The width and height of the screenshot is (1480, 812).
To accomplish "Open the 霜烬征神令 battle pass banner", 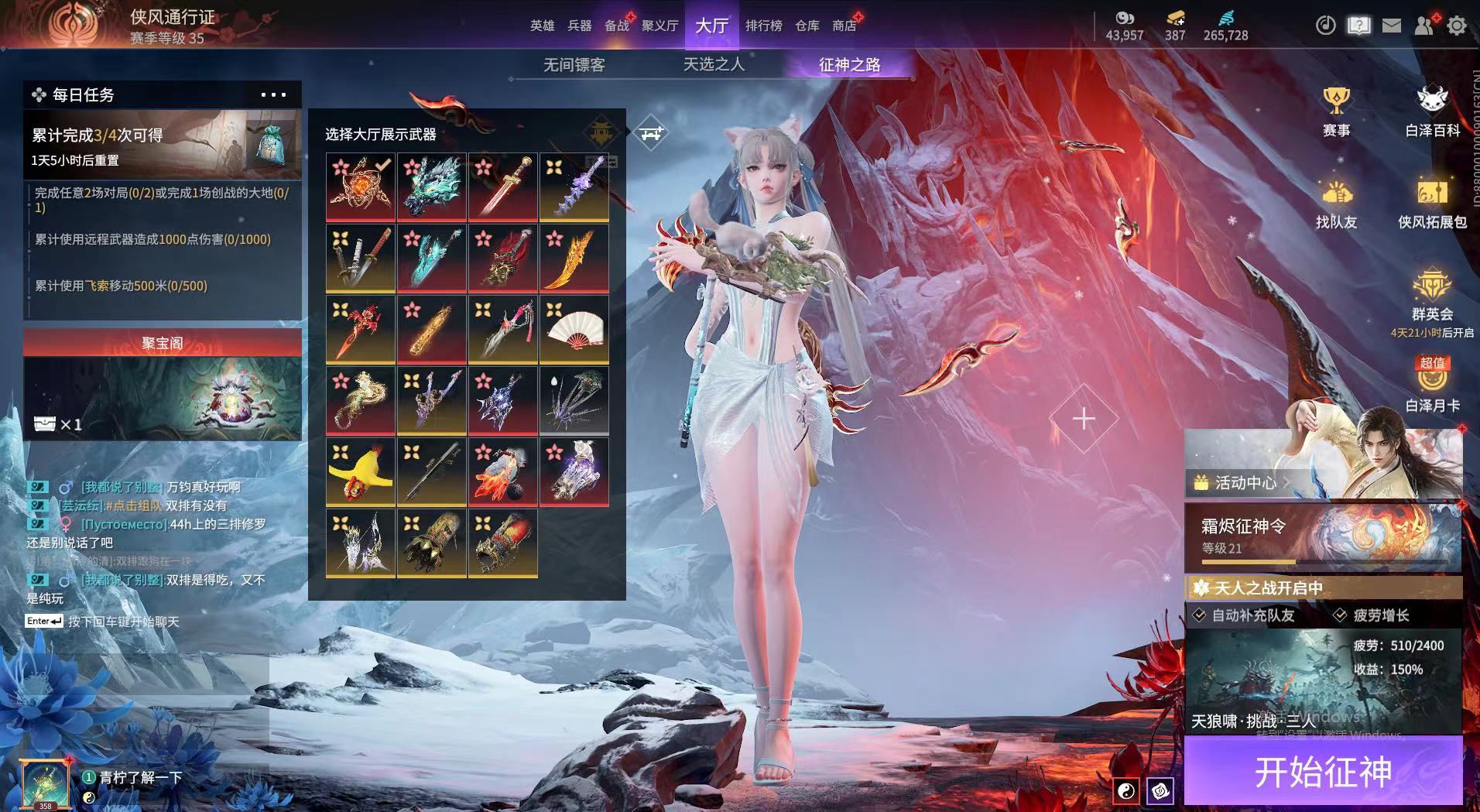I will [1322, 536].
